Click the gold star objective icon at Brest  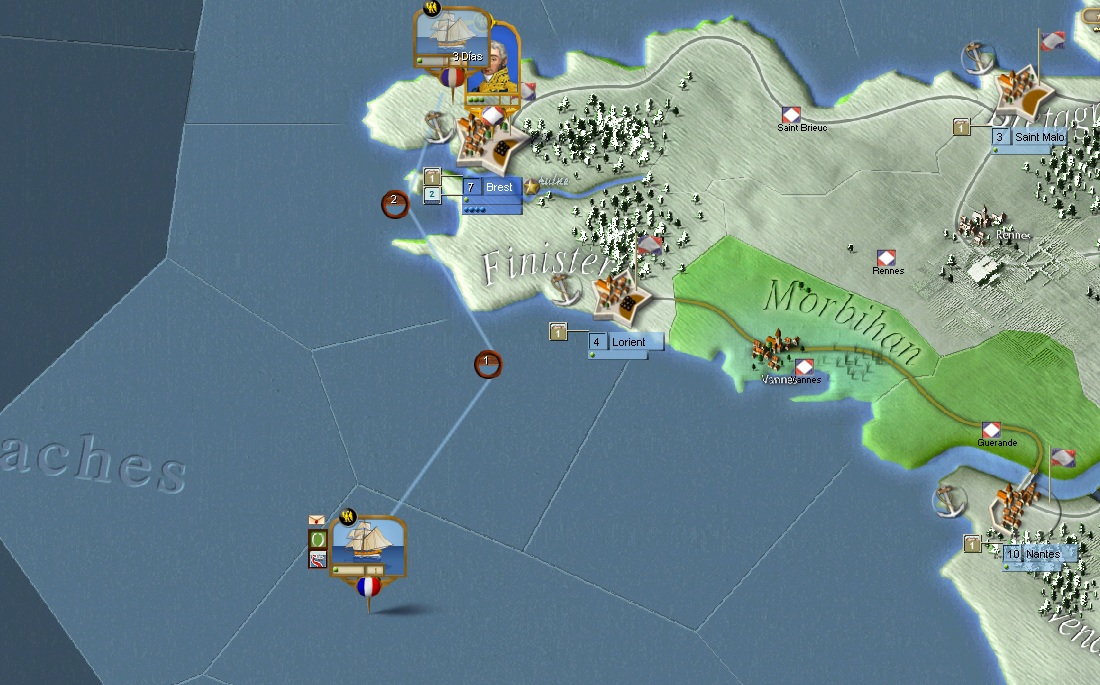coord(531,186)
